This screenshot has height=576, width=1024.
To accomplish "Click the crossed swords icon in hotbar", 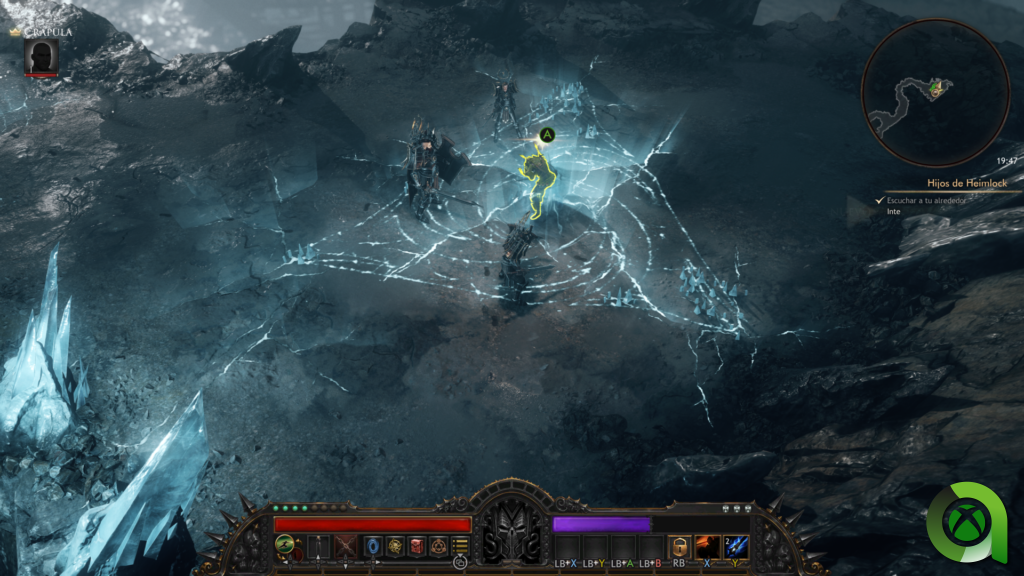I will tap(347, 546).
